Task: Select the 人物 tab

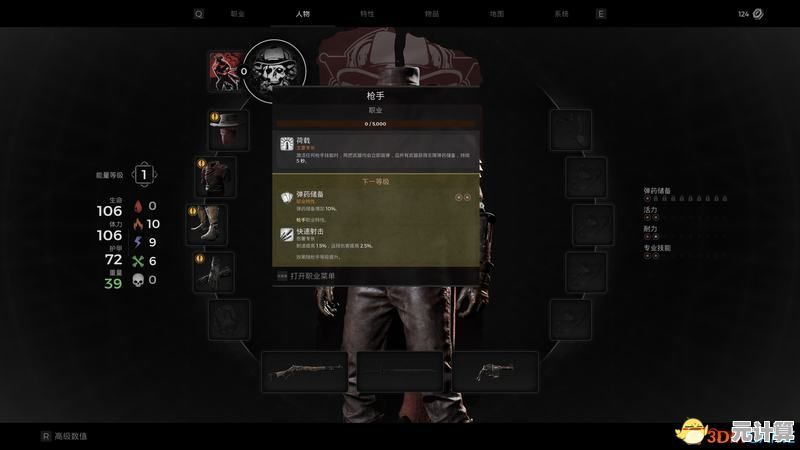Action: [x=303, y=14]
